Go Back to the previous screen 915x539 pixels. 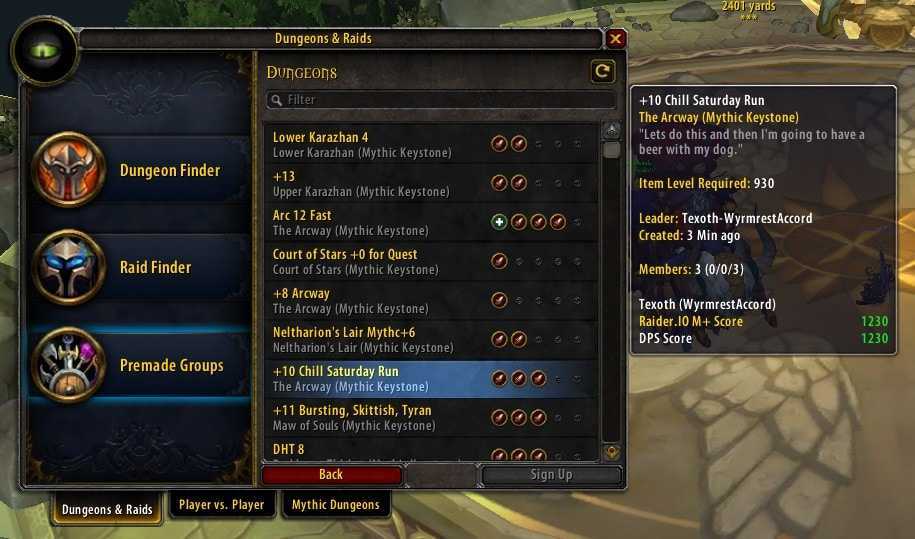coord(331,475)
